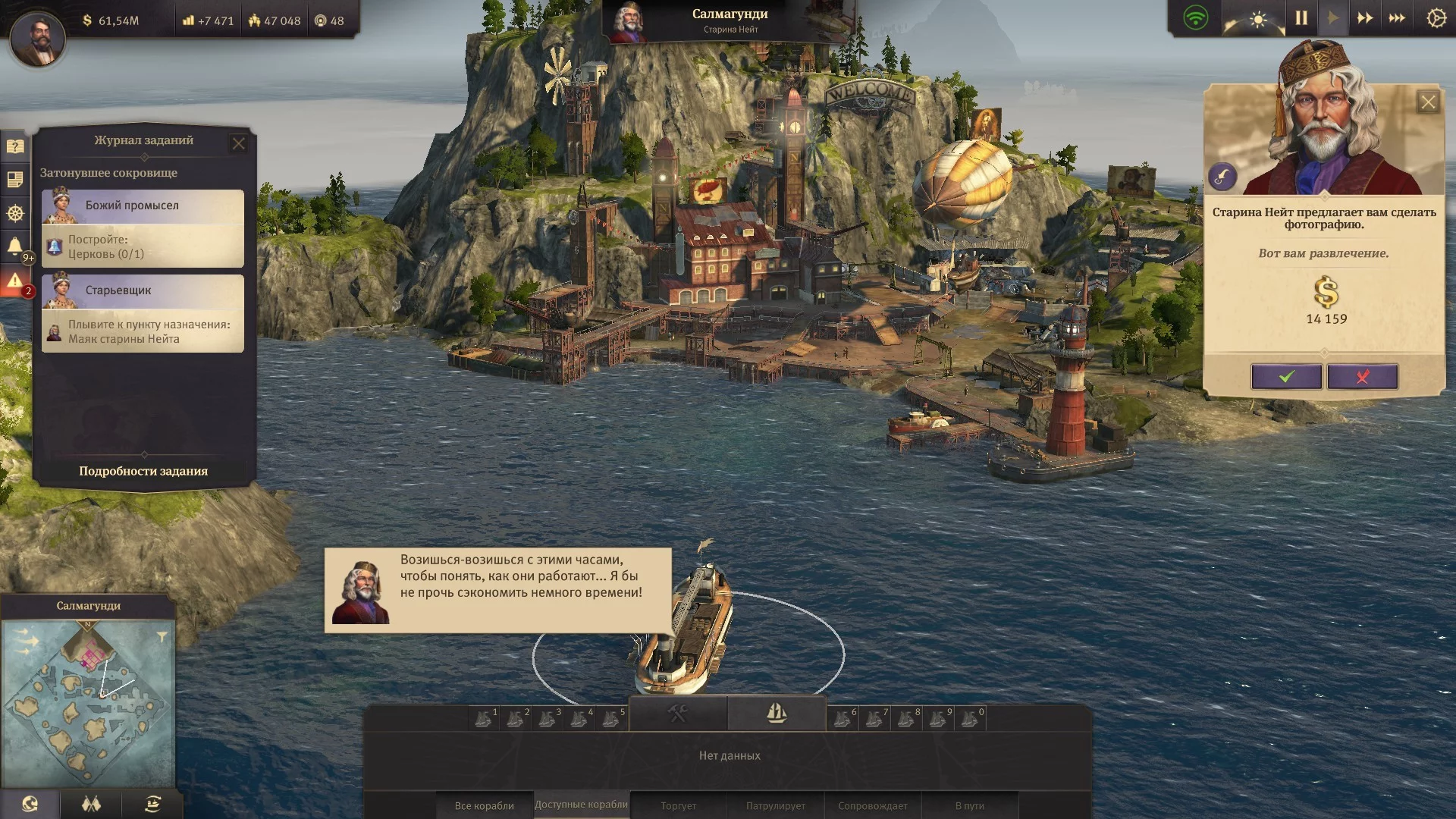
Task: Select the Старьевщик quest entry
Action: click(x=143, y=313)
